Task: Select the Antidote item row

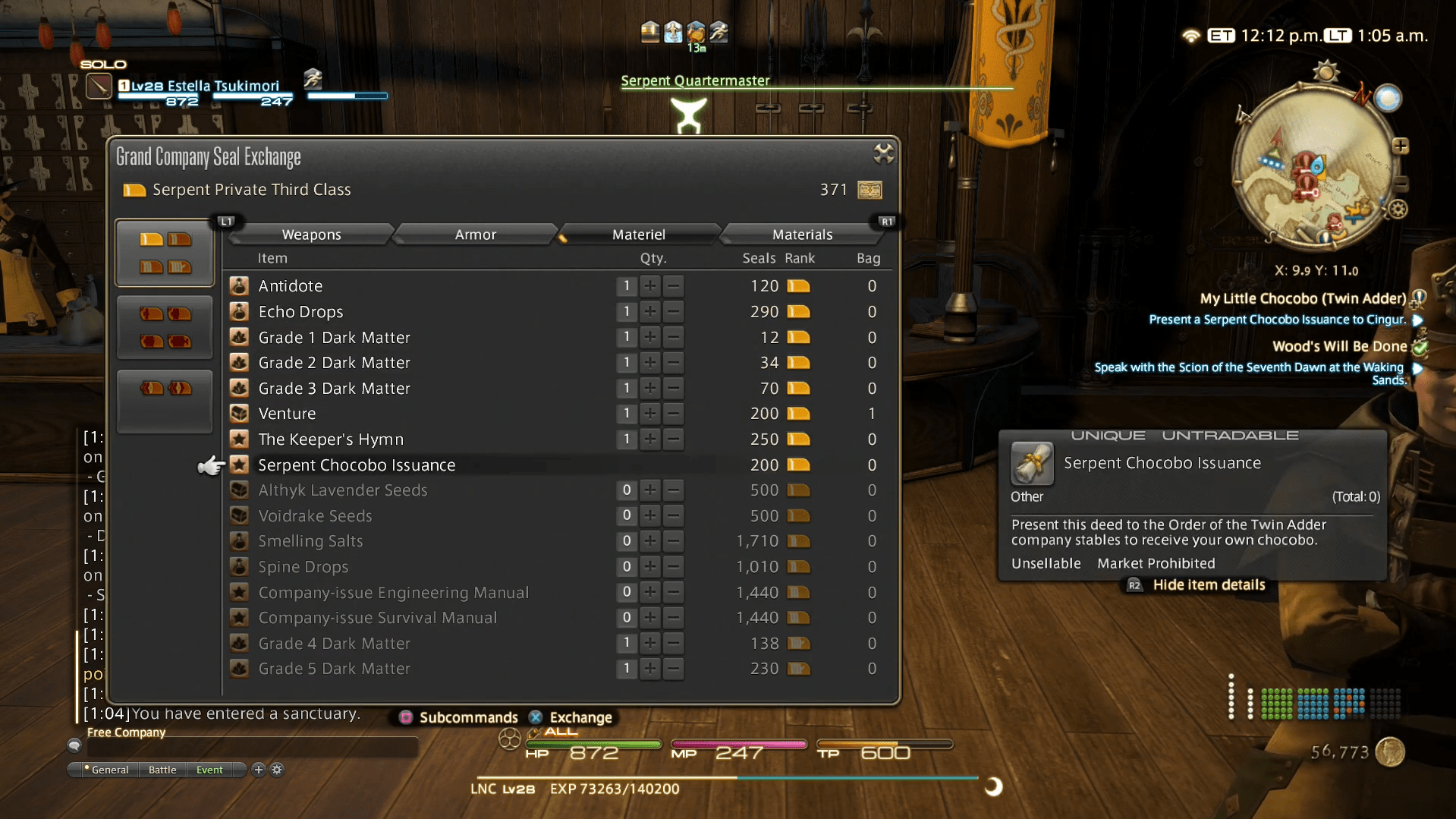Action: [291, 286]
